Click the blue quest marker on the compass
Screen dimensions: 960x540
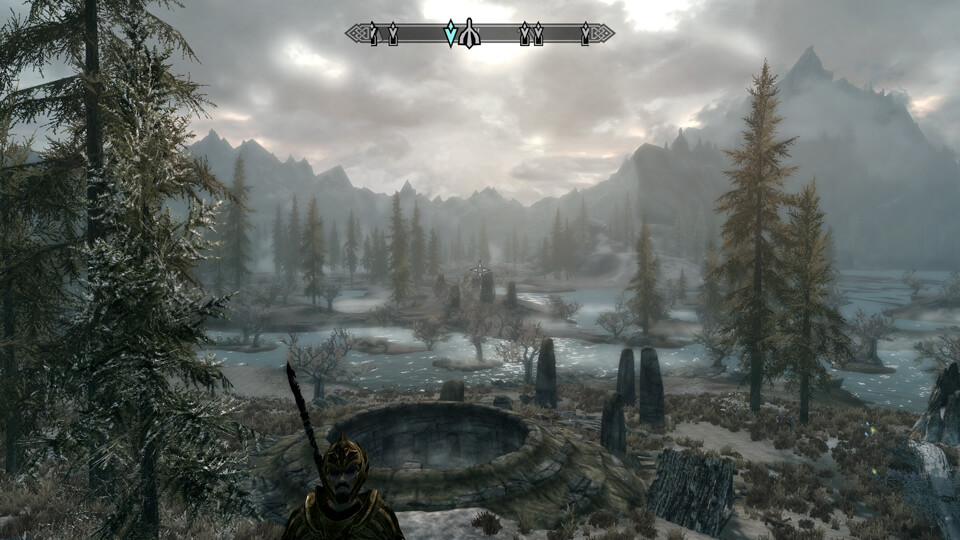(x=451, y=34)
